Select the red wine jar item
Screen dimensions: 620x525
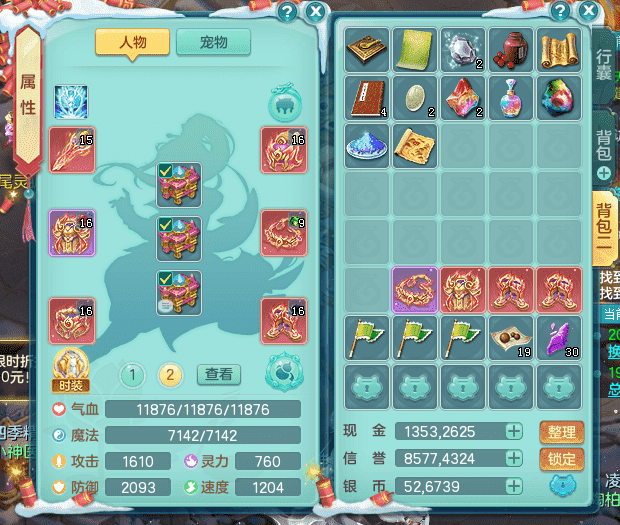click(x=512, y=48)
